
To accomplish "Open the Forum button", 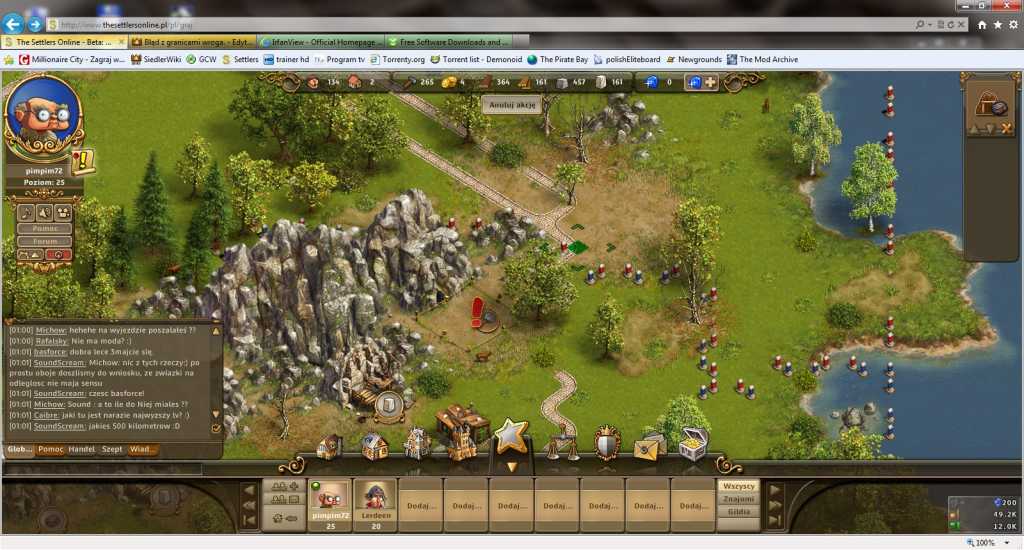I will 44,240.
